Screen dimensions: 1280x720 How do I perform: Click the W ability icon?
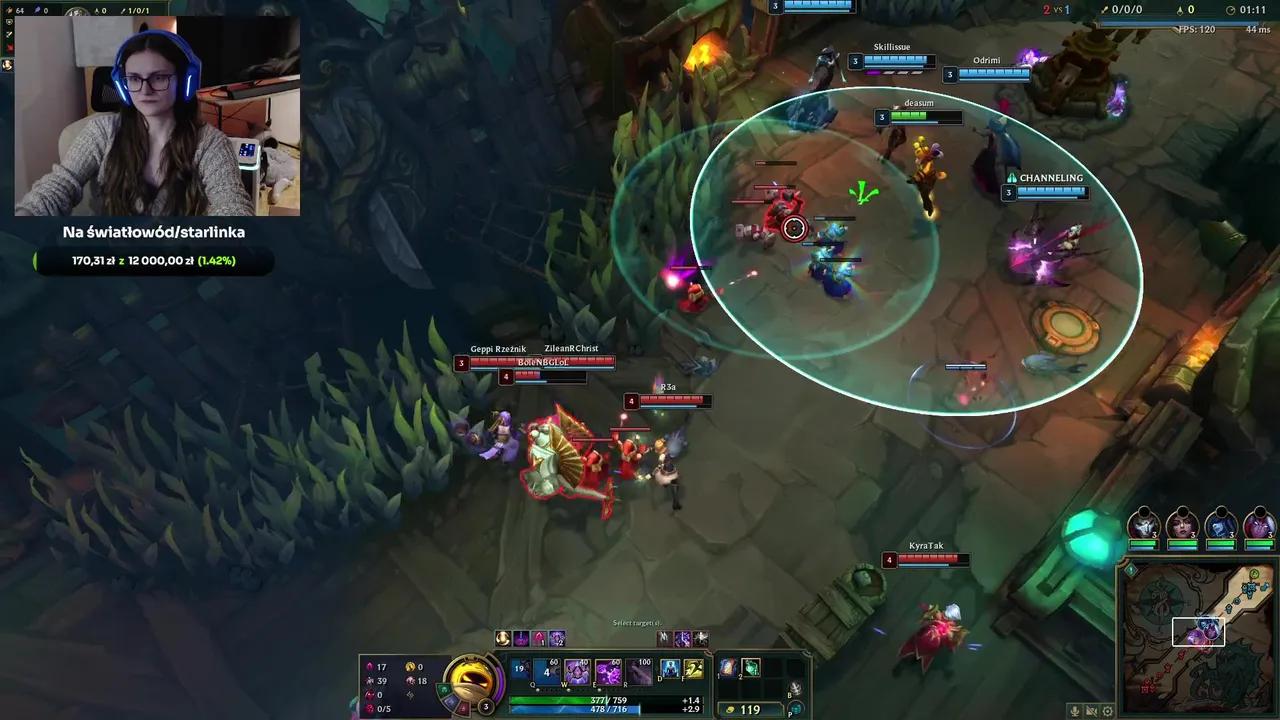click(578, 670)
